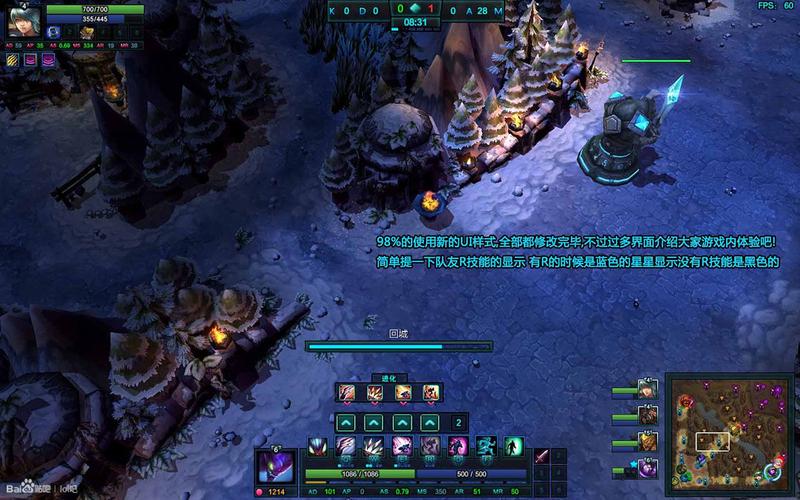Activate the teal running-figure summoner spell
800x500 pixels.
(x=486, y=446)
